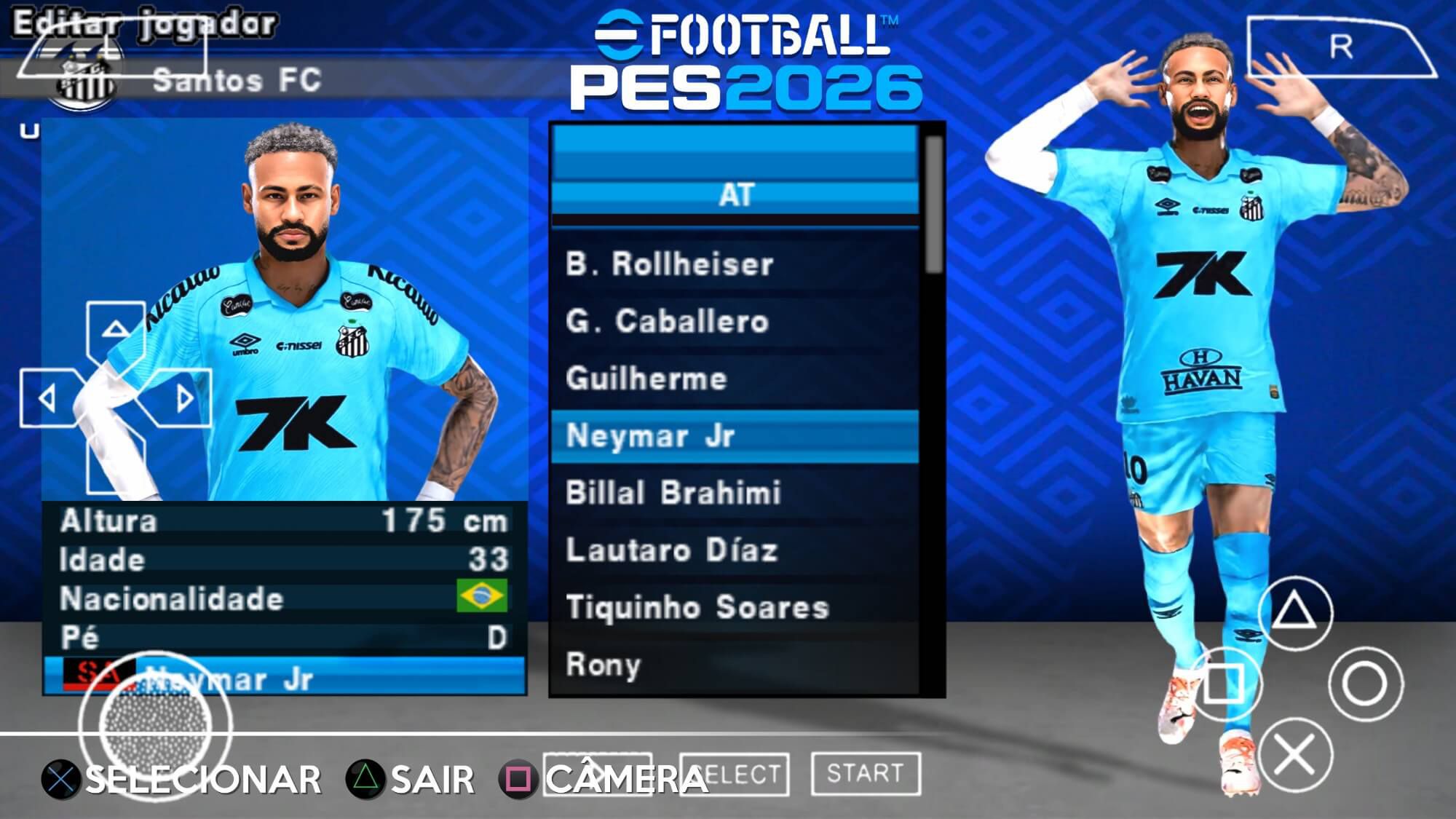Screen dimensions: 1456x819
Task: Tap the START touch button
Action: pos(865,773)
